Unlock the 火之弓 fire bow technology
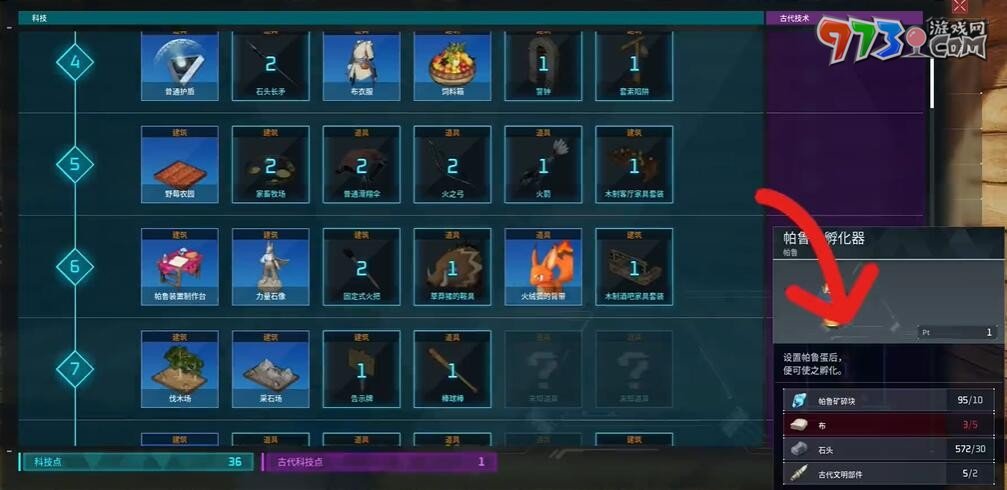 452,164
